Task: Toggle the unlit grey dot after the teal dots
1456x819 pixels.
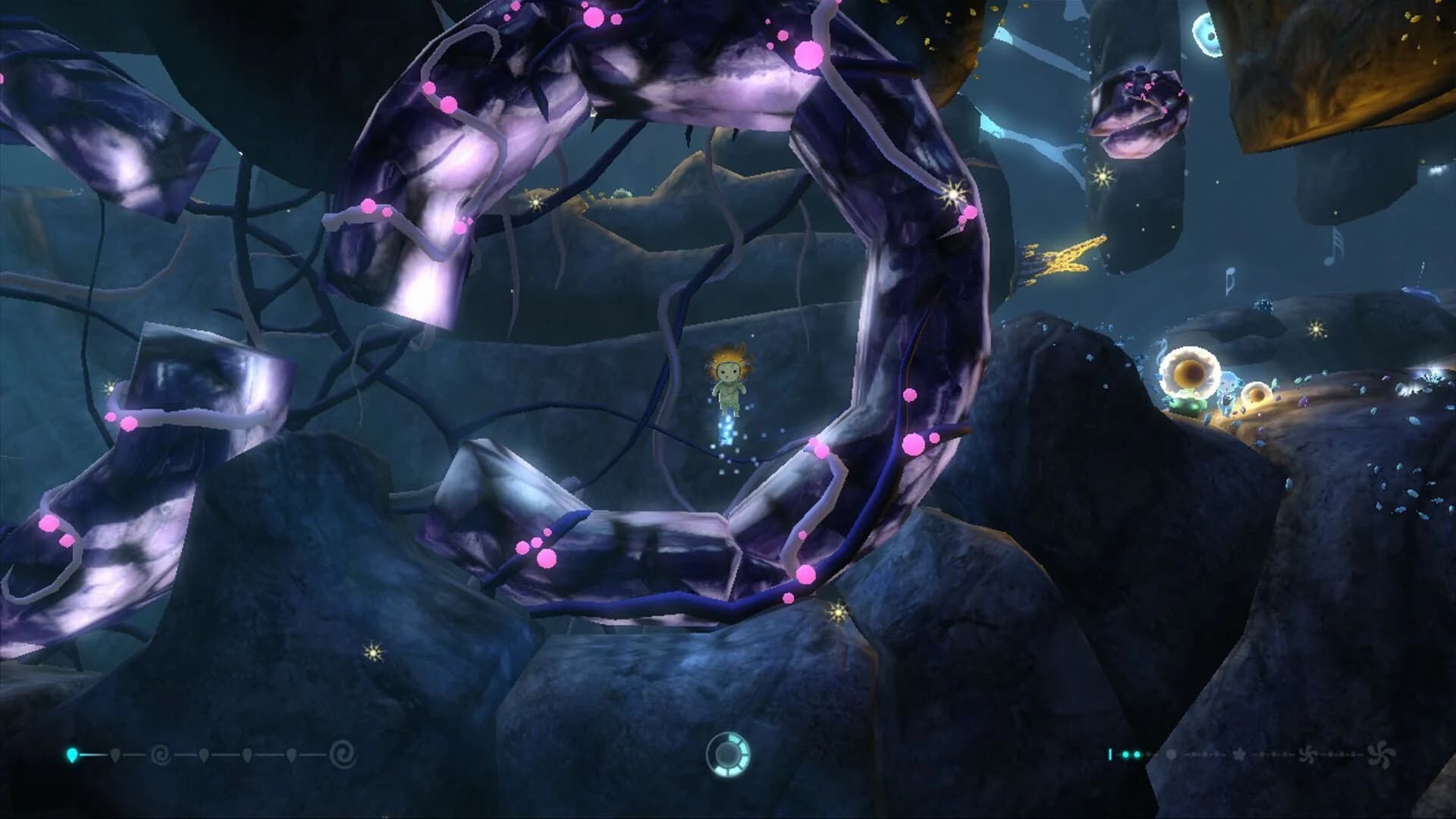Action: [1148, 755]
